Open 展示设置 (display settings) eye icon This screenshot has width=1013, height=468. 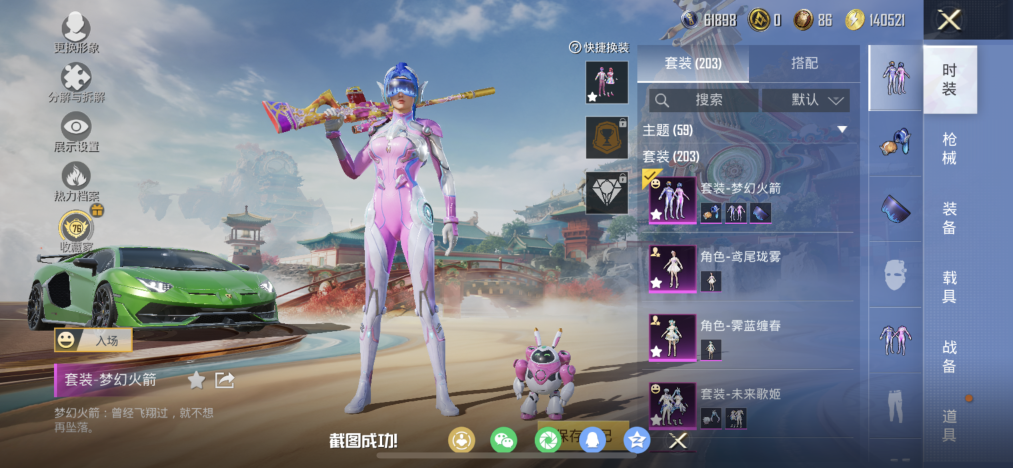point(76,128)
